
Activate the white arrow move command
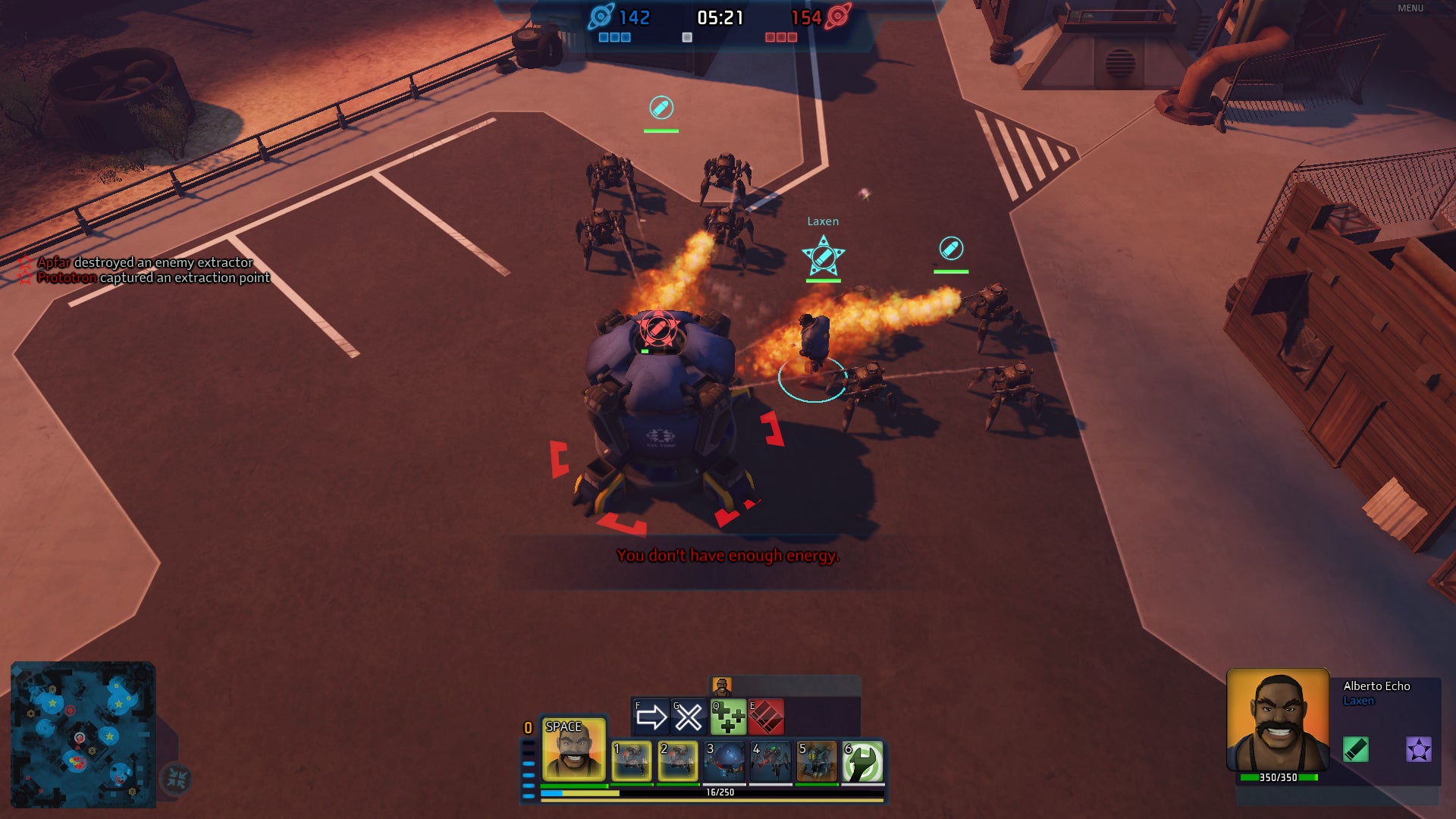(651, 717)
